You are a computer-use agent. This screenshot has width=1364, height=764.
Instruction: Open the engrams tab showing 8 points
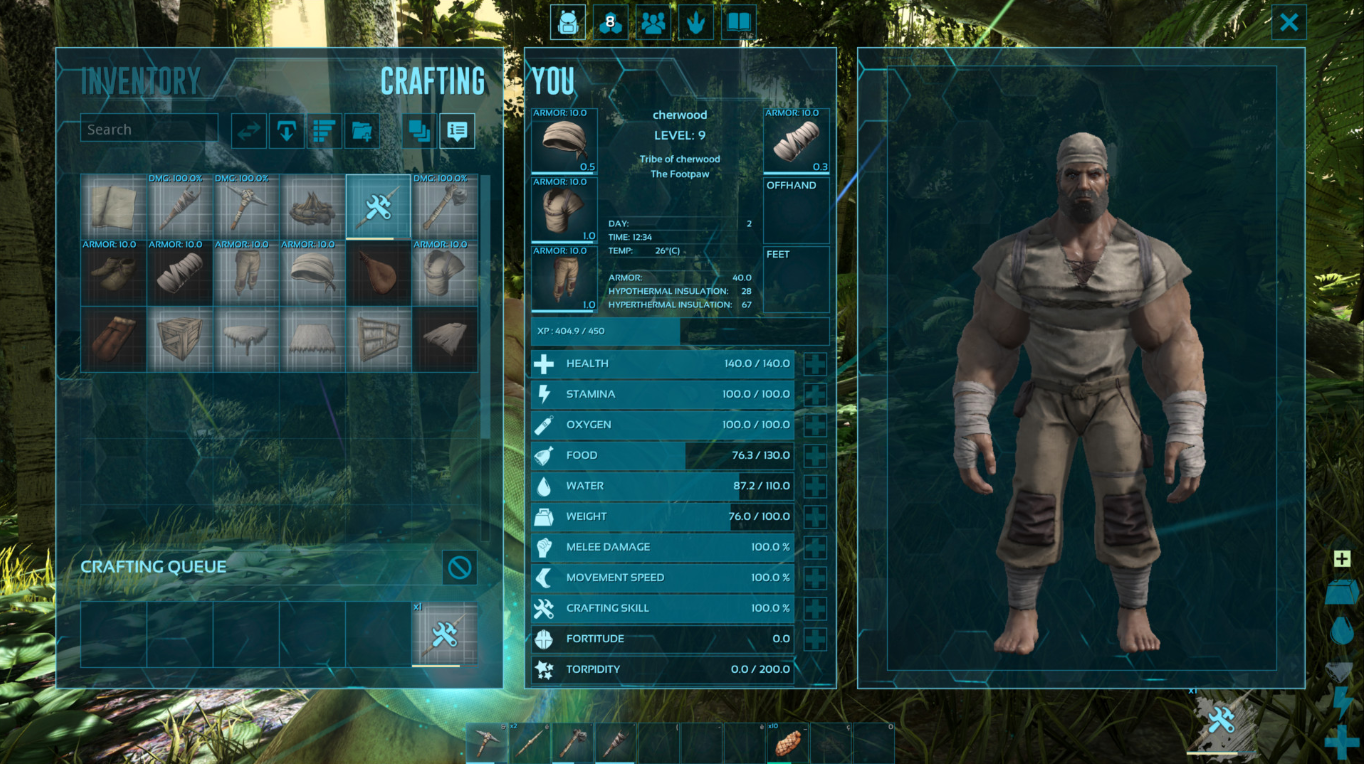click(610, 22)
